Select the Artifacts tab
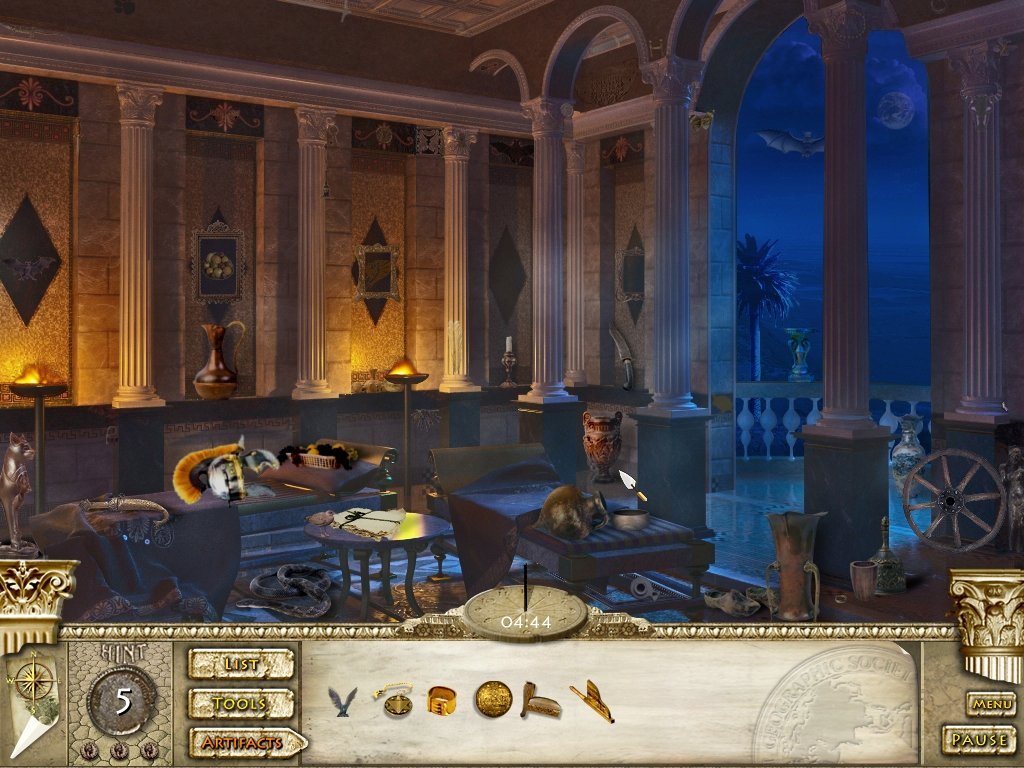Image resolution: width=1024 pixels, height=768 pixels. pos(245,743)
